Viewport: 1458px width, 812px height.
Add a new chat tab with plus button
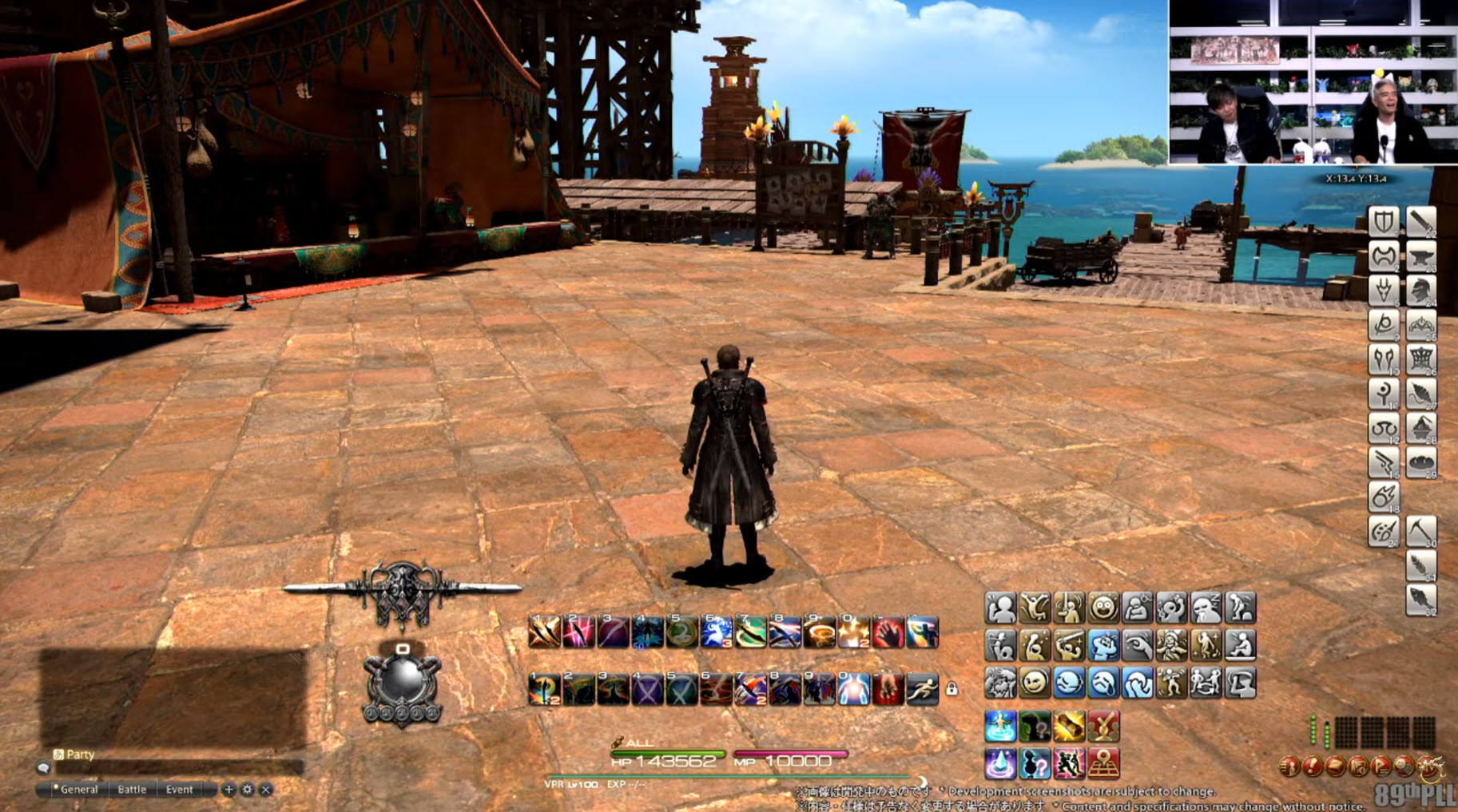228,789
